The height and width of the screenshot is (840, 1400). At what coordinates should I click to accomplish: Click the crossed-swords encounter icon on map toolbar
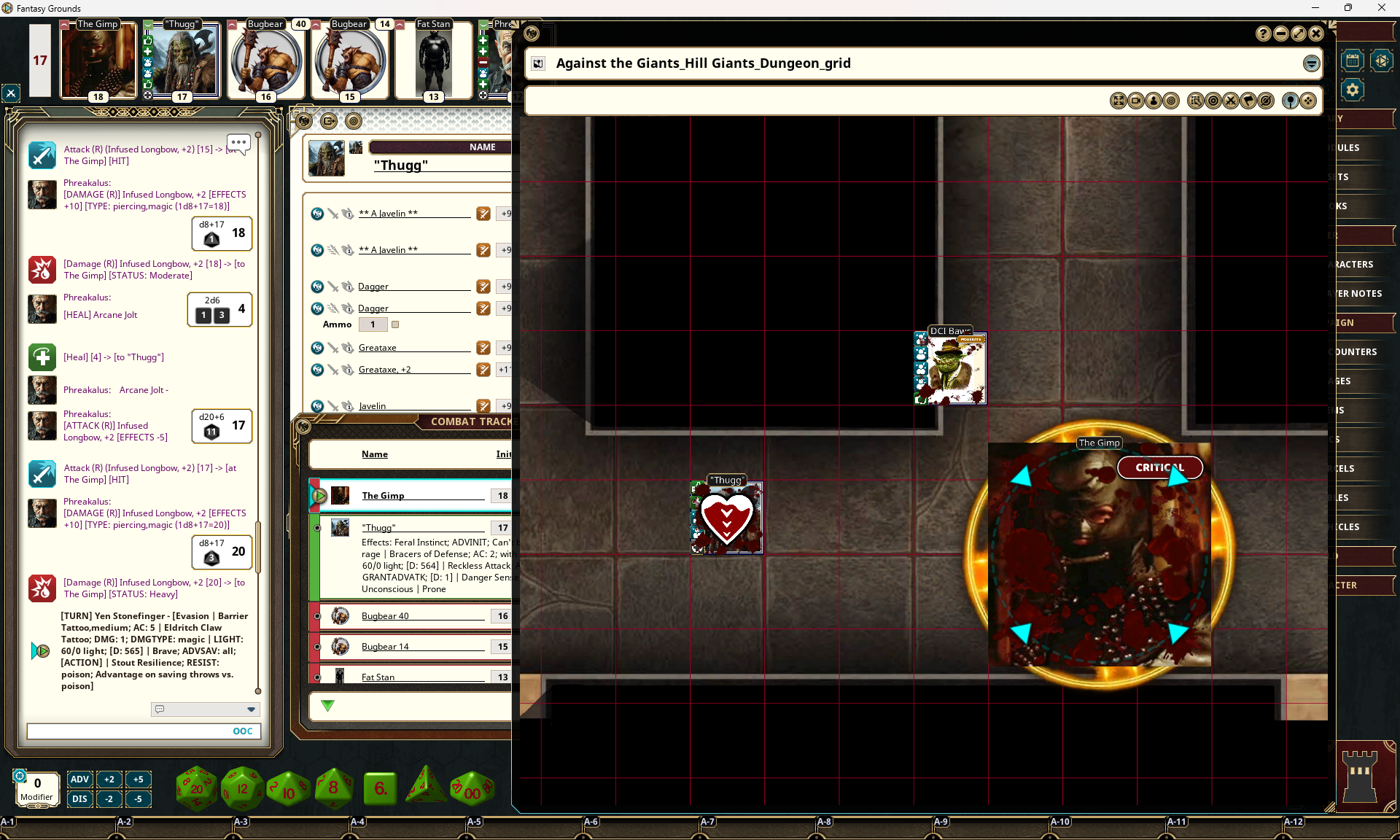point(1231,101)
